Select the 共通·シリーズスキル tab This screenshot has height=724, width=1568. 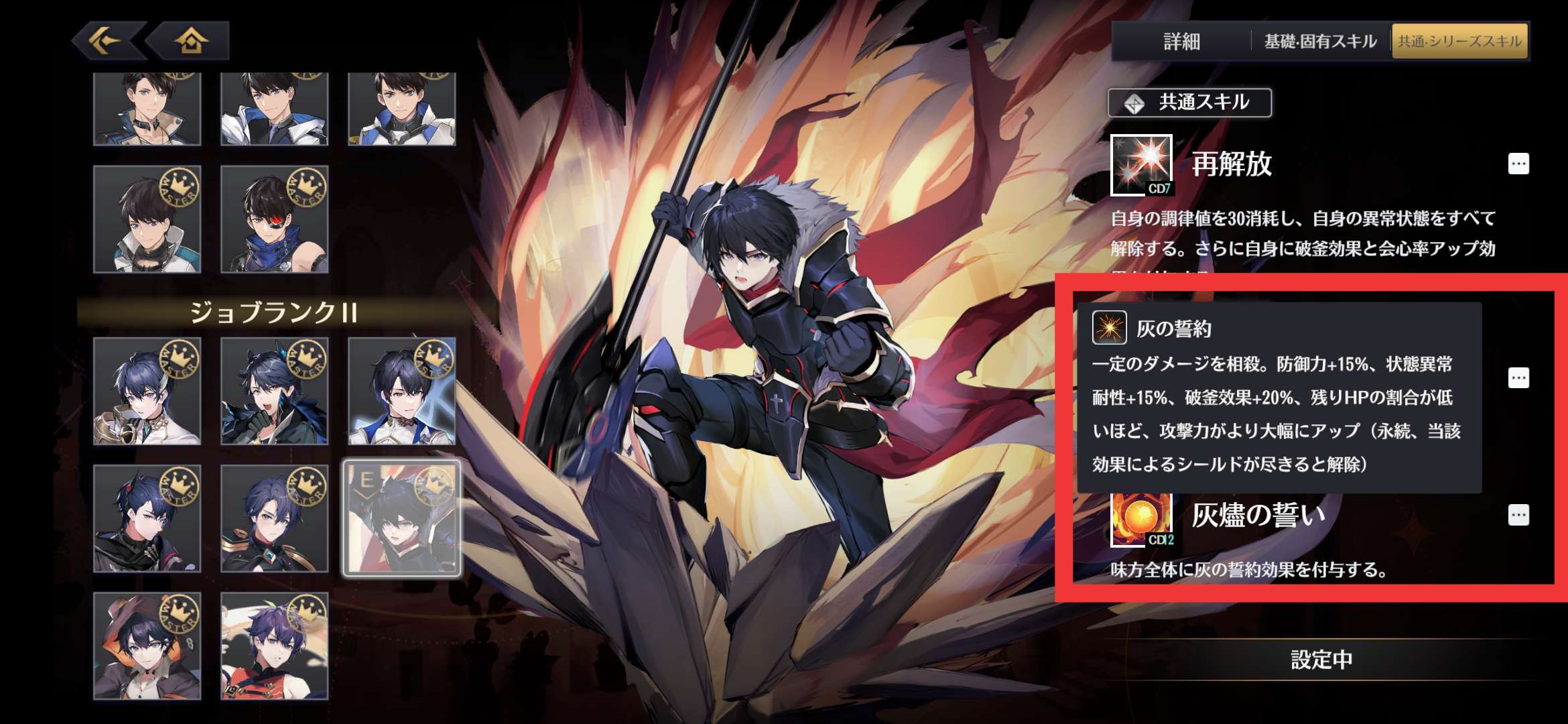1460,42
